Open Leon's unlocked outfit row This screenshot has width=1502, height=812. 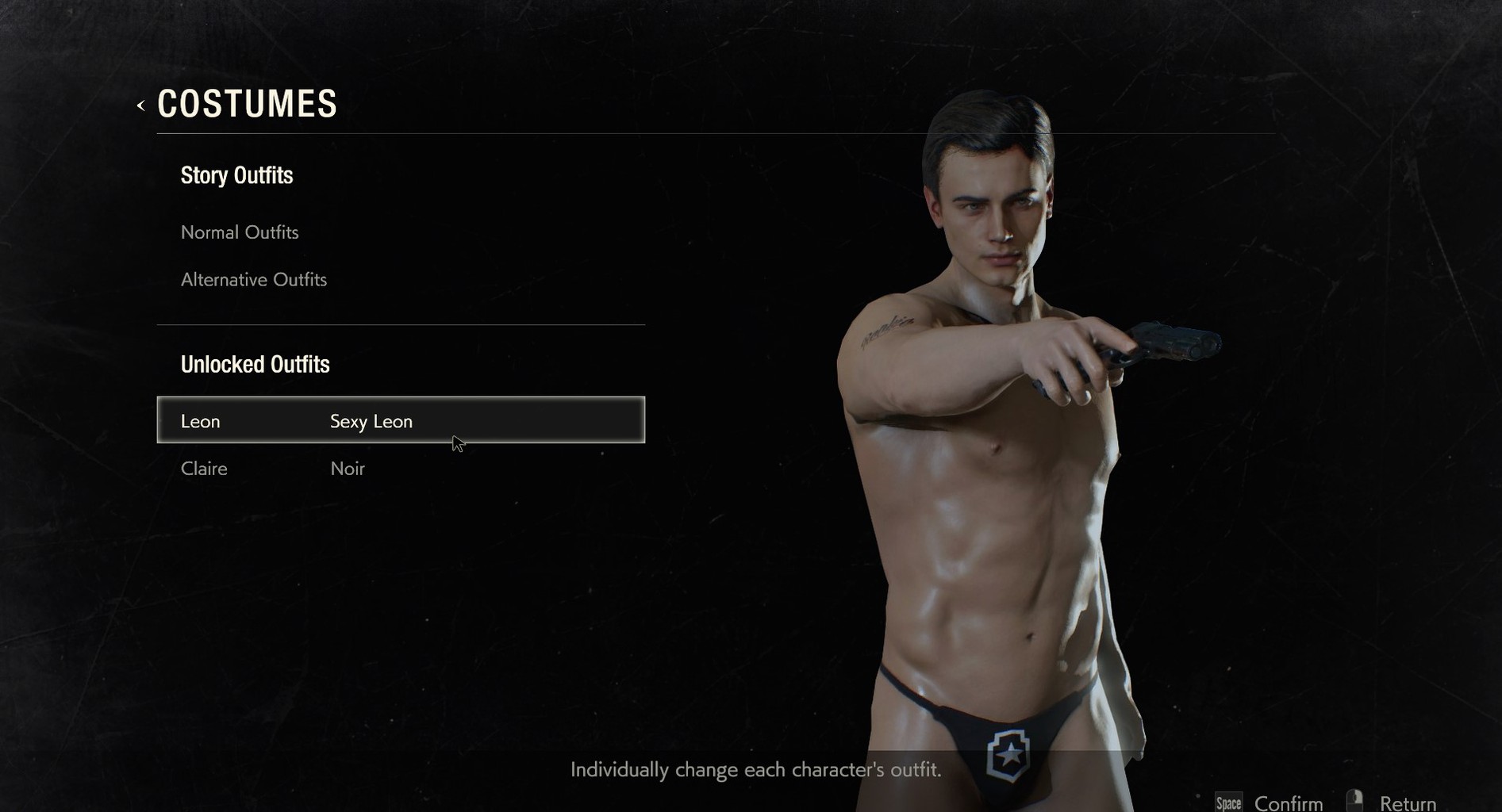point(400,420)
